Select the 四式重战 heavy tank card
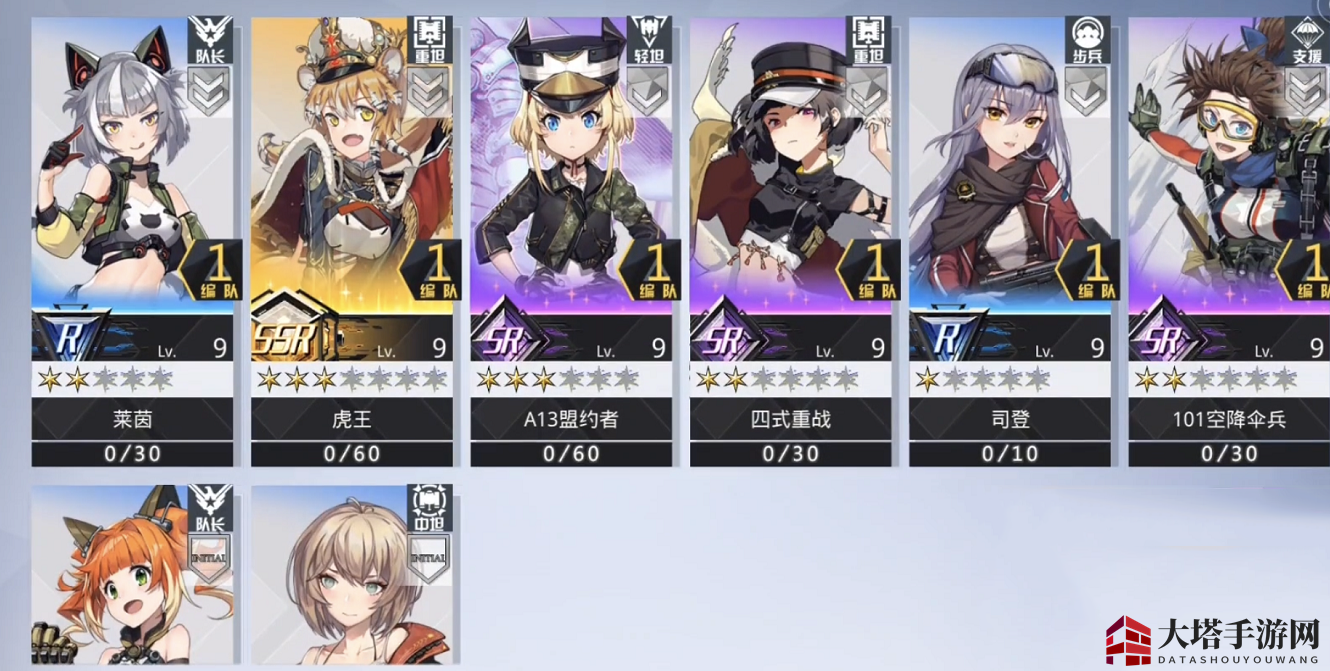The width and height of the screenshot is (1330, 671). [x=790, y=240]
